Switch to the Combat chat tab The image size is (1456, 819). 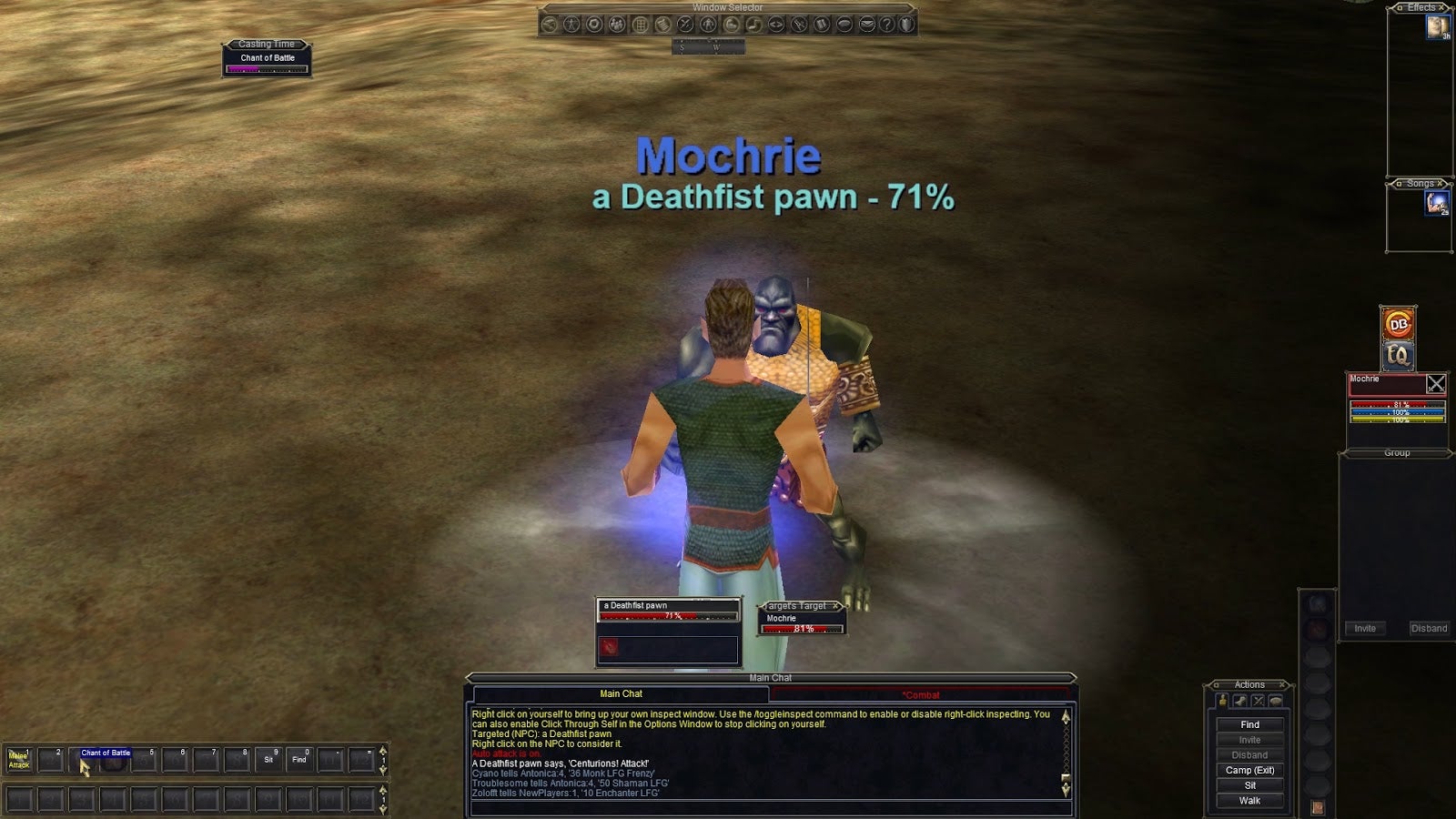(921, 695)
